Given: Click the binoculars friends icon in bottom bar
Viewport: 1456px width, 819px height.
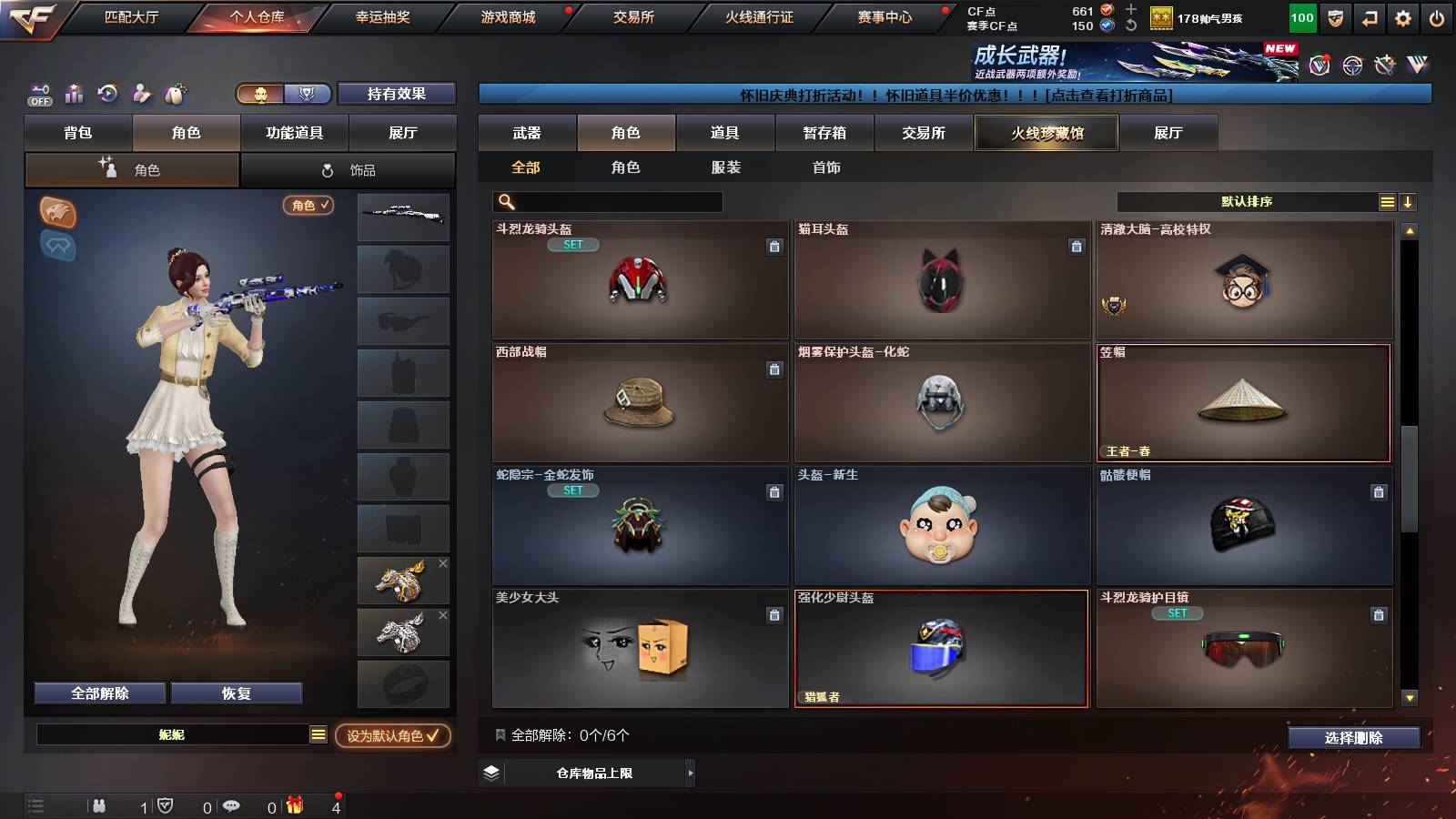Looking at the screenshot, I should 98,805.
